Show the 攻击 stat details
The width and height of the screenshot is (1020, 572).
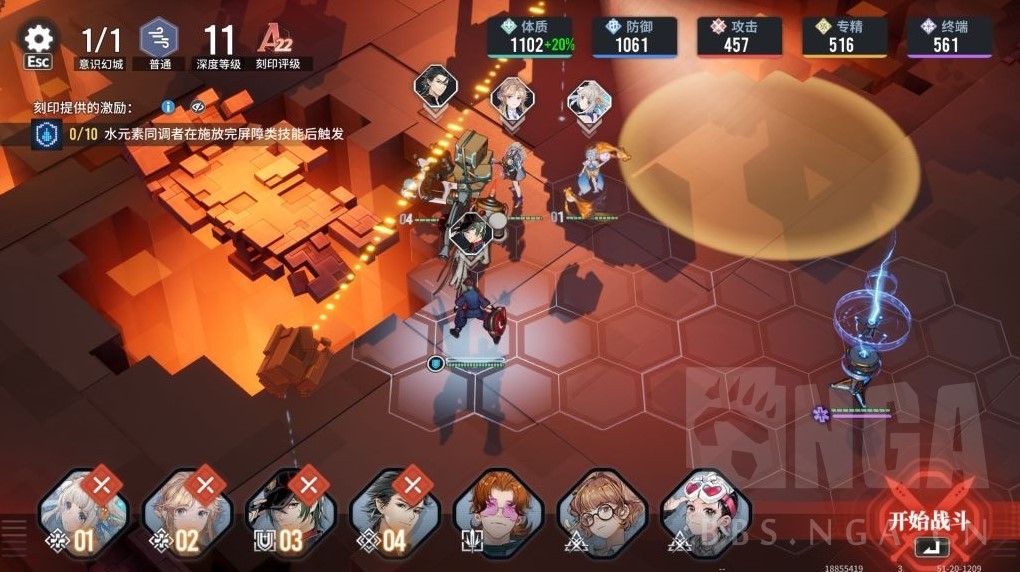739,37
